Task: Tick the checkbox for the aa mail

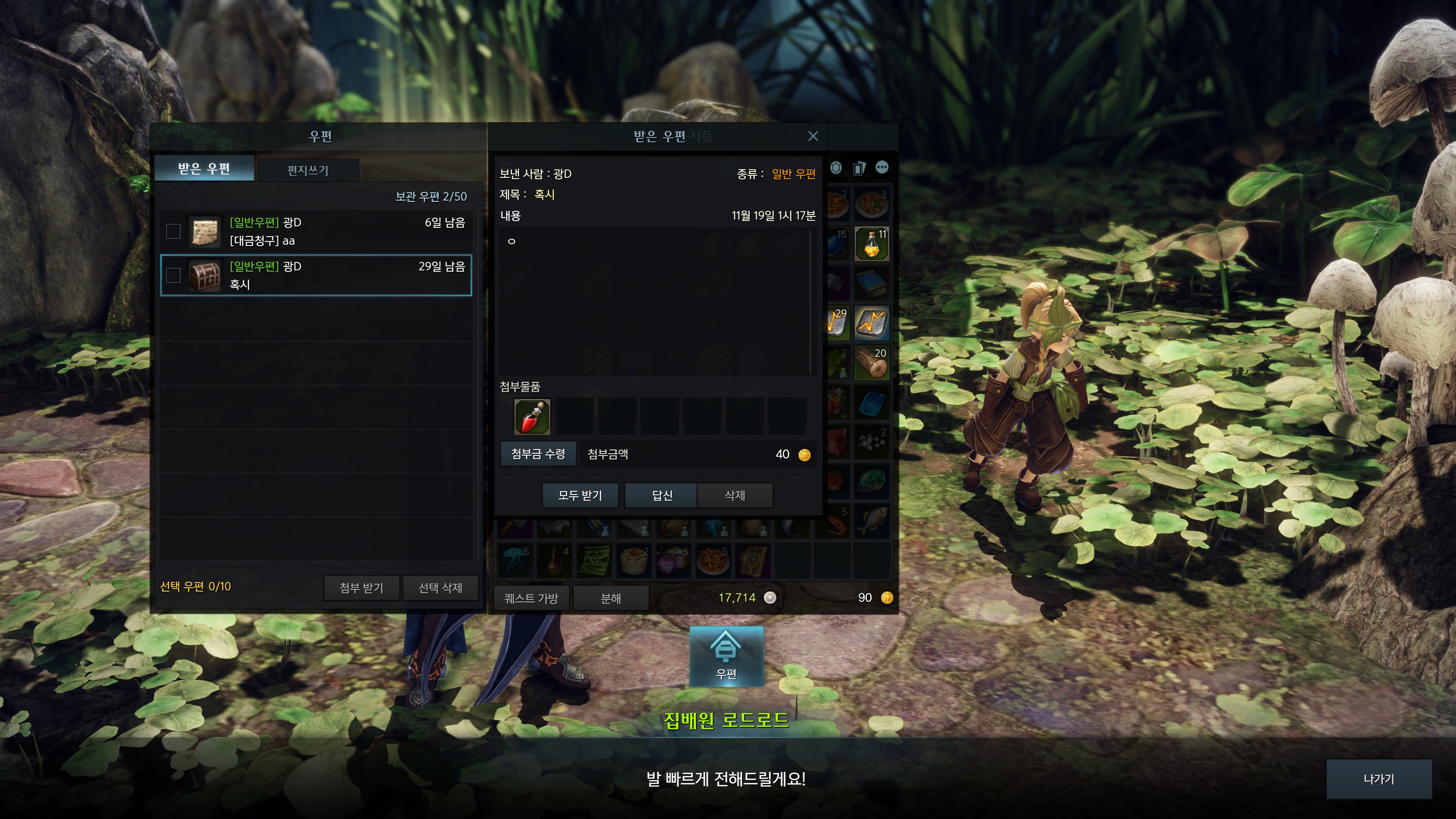Action: coord(174,231)
